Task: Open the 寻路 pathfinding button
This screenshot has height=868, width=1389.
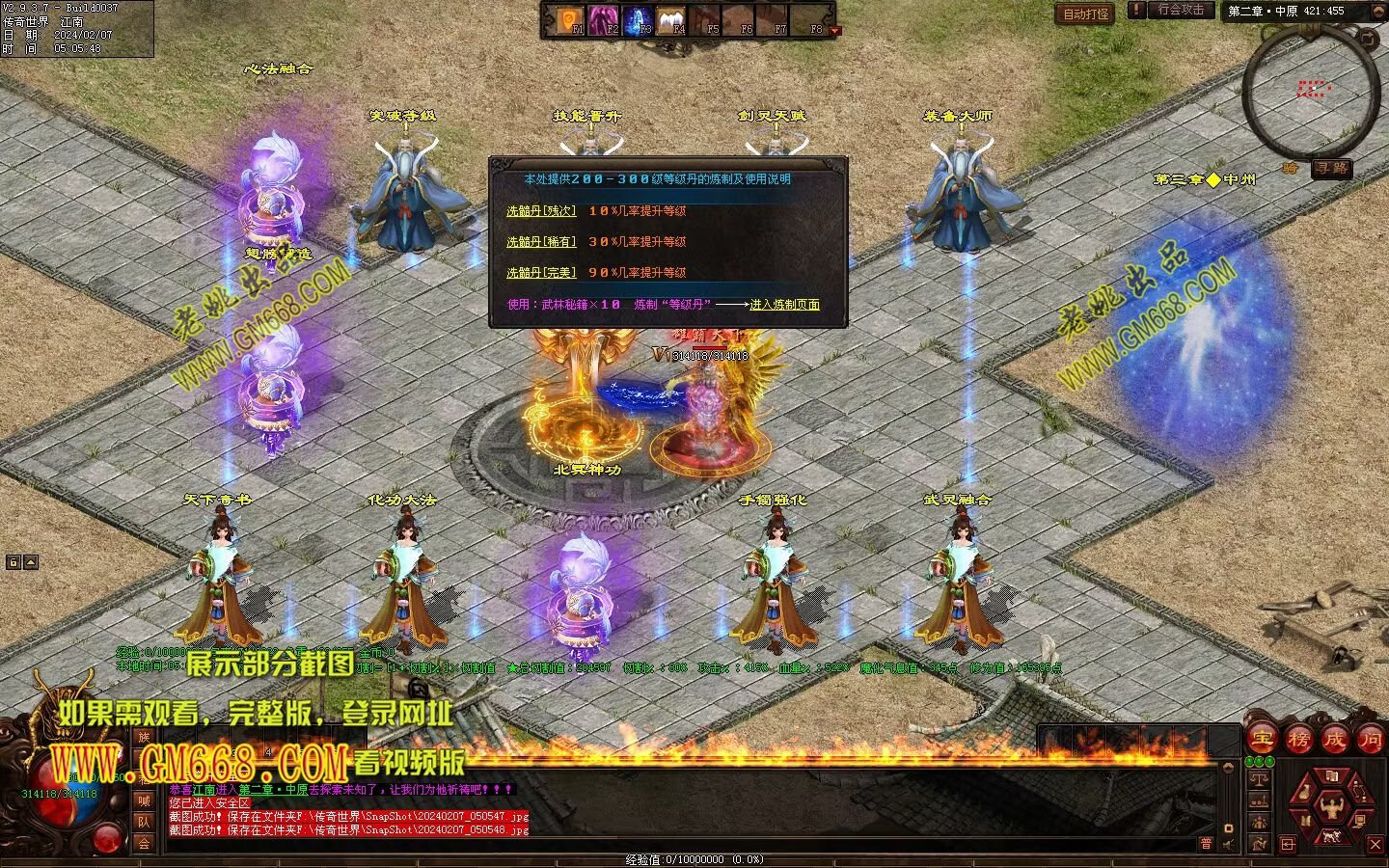Action: coord(1331,168)
